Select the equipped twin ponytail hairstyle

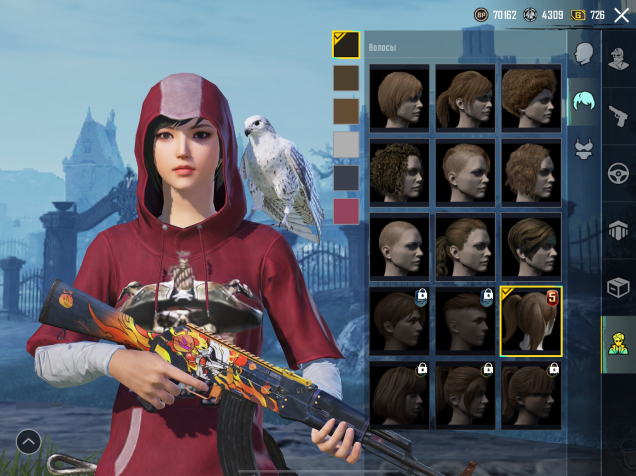(x=531, y=321)
